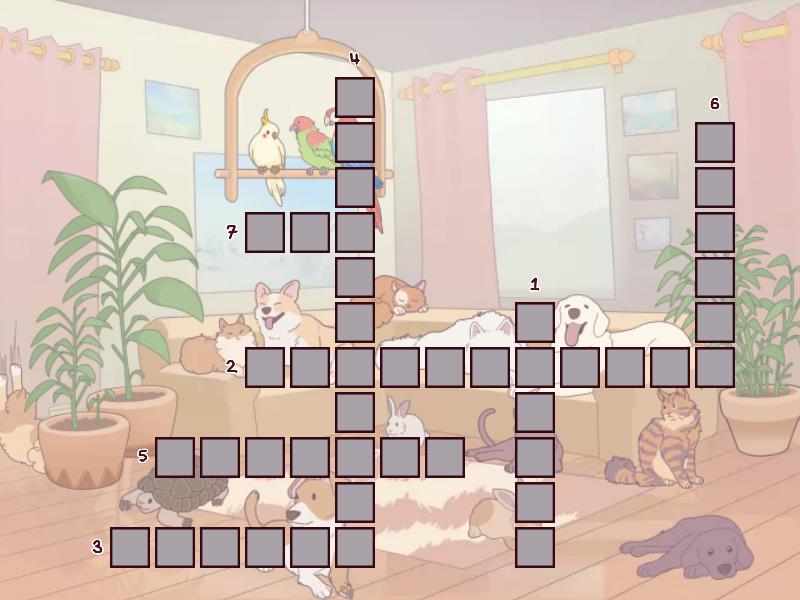Screen dimensions: 800x600
Task: Select the final cell of word 5 across
Action: [445, 457]
